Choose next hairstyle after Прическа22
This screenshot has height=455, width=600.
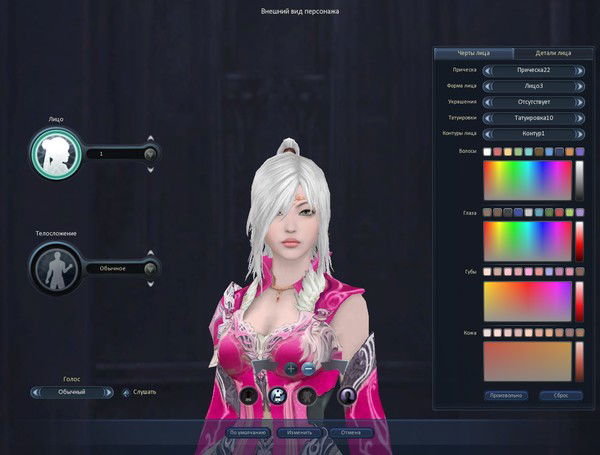coord(580,71)
